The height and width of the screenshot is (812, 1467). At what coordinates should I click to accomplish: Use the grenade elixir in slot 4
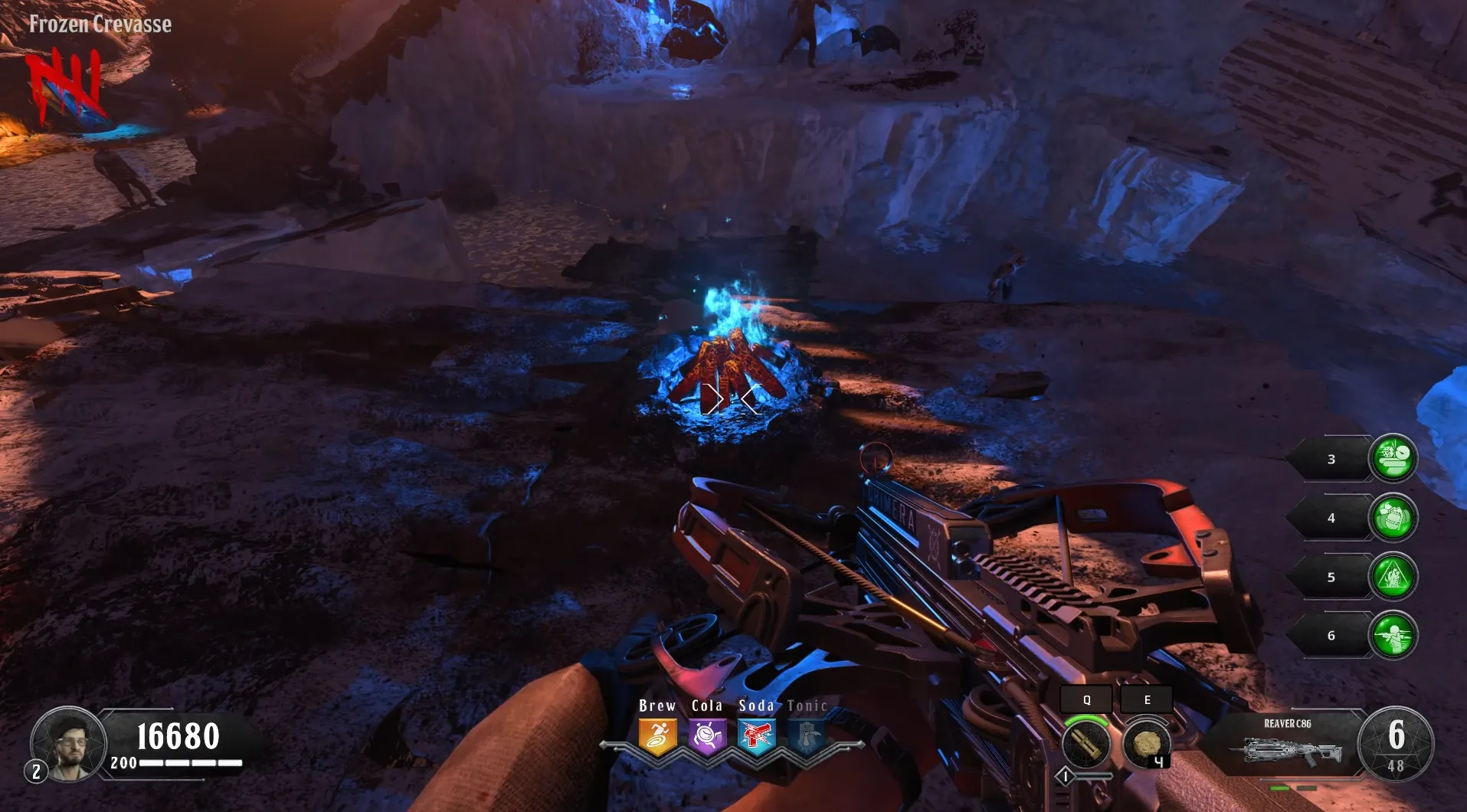[1393, 518]
